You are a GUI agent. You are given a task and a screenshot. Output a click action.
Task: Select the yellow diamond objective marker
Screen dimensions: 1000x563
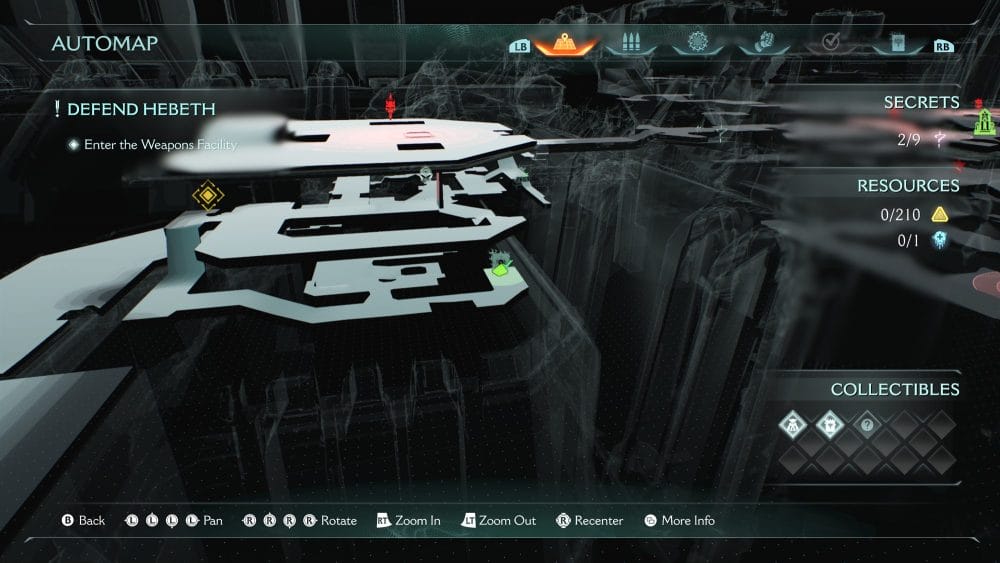pyautogui.click(x=207, y=195)
